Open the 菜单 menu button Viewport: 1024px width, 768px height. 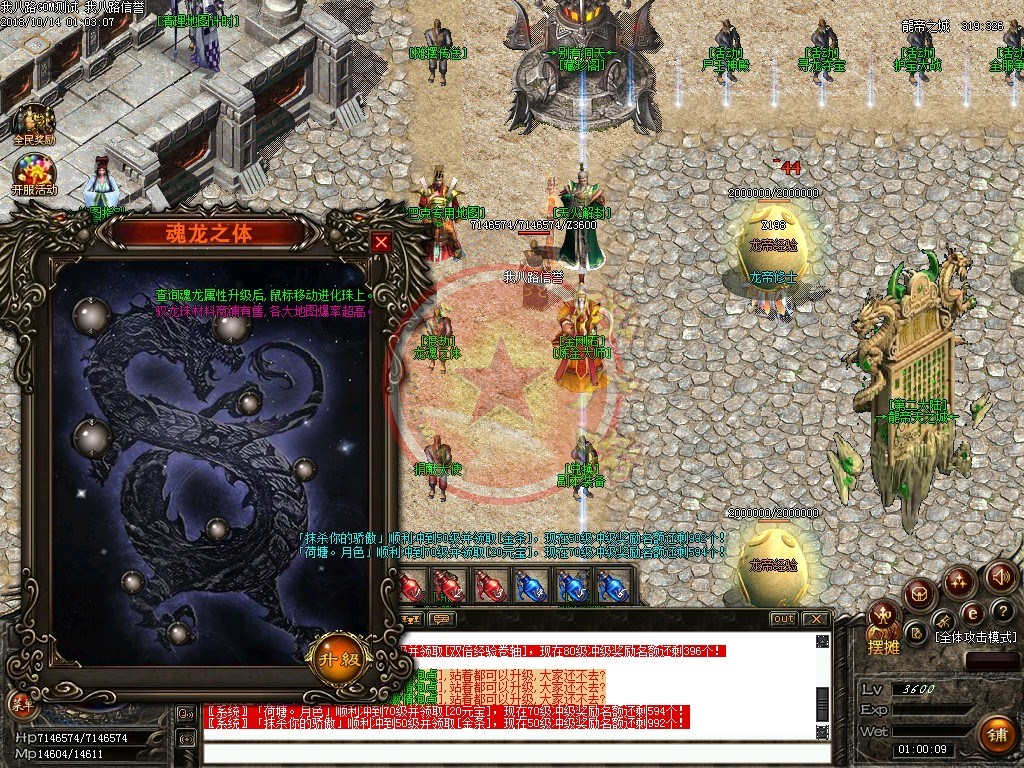pyautogui.click(x=22, y=702)
